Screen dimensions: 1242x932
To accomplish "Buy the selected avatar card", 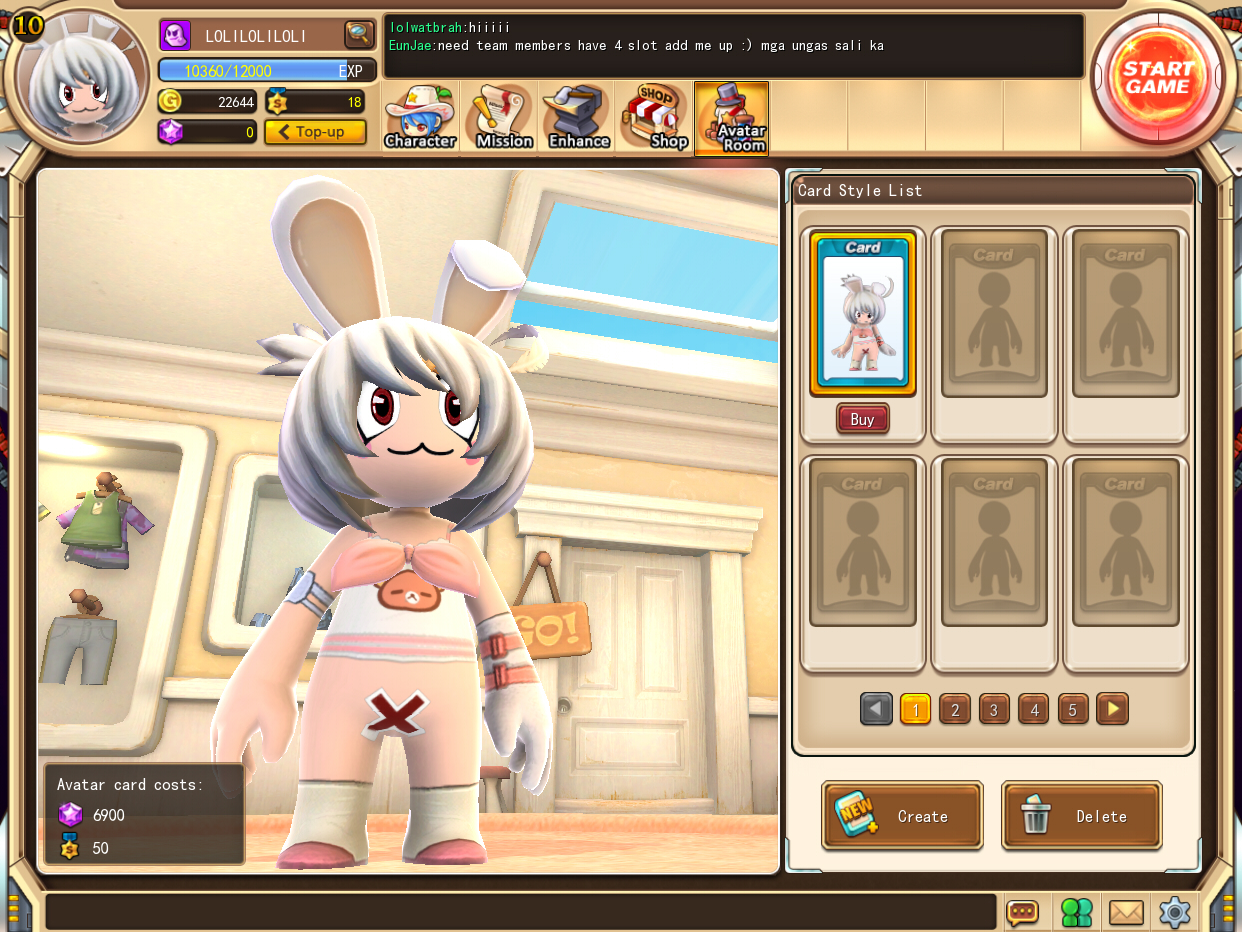I will 862,419.
